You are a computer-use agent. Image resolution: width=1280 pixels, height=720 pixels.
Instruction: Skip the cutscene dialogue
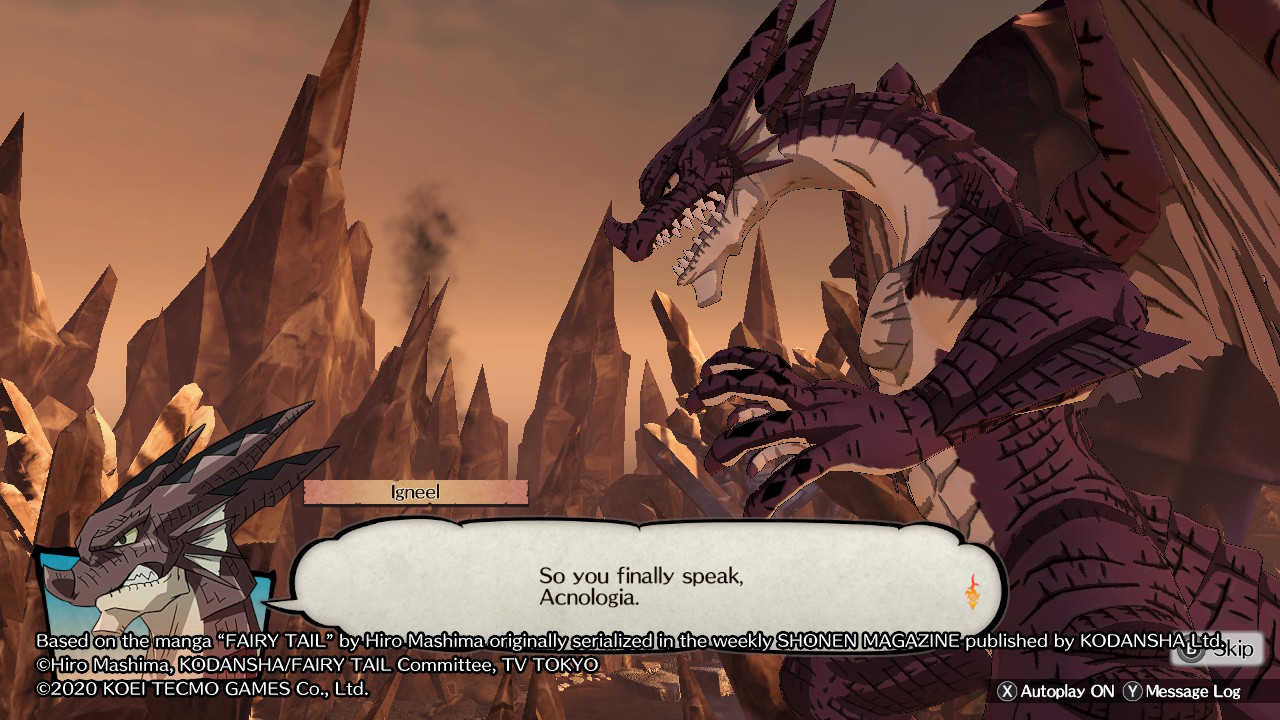(x=1218, y=650)
